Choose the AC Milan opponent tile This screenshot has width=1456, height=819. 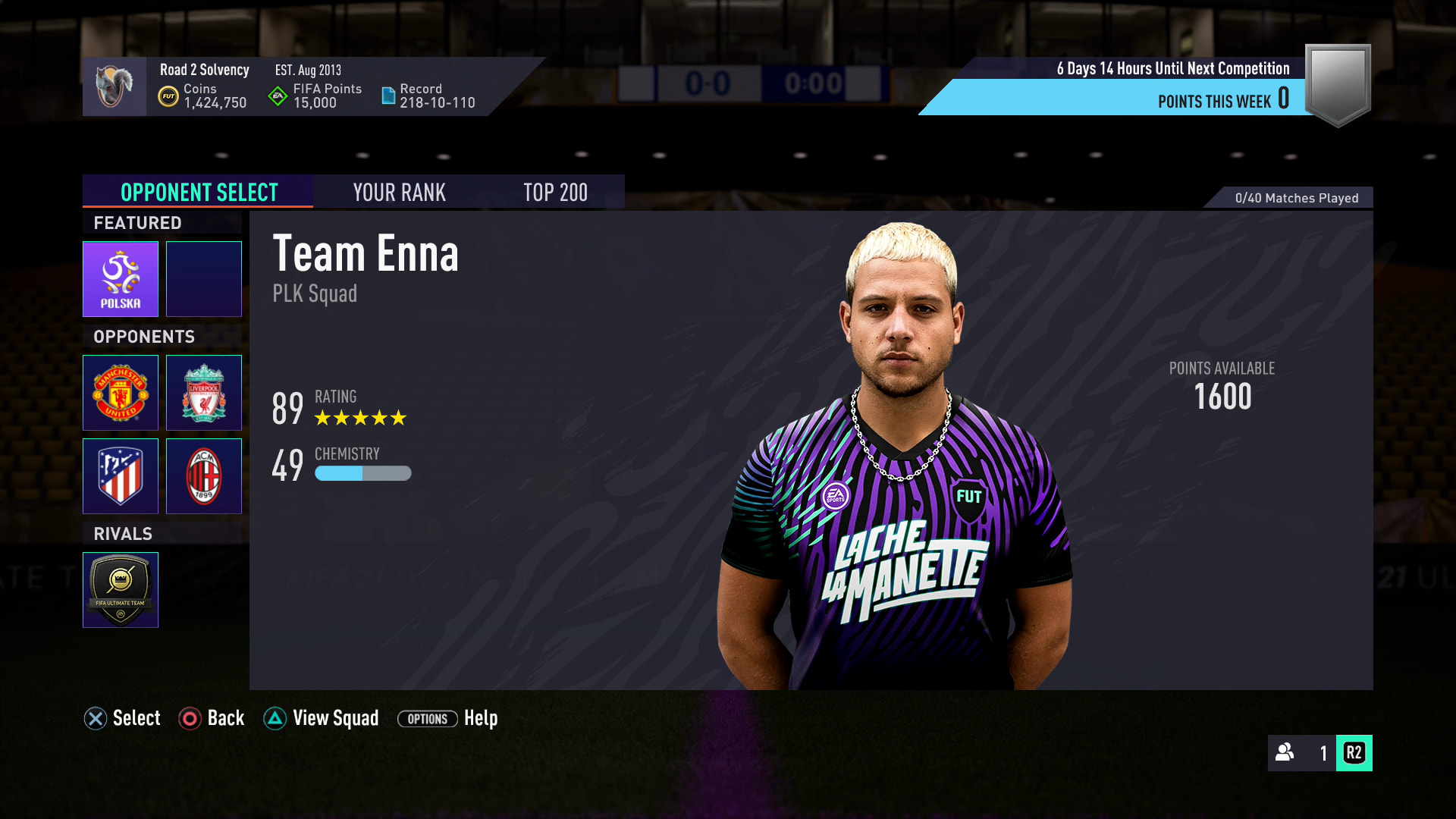click(x=204, y=476)
